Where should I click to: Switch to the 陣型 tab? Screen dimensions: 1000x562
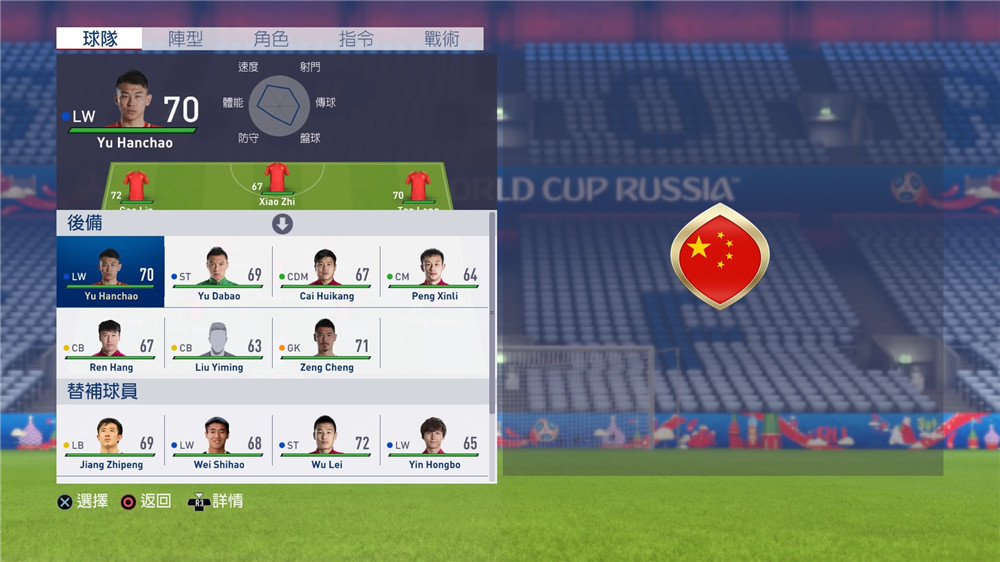pos(185,39)
